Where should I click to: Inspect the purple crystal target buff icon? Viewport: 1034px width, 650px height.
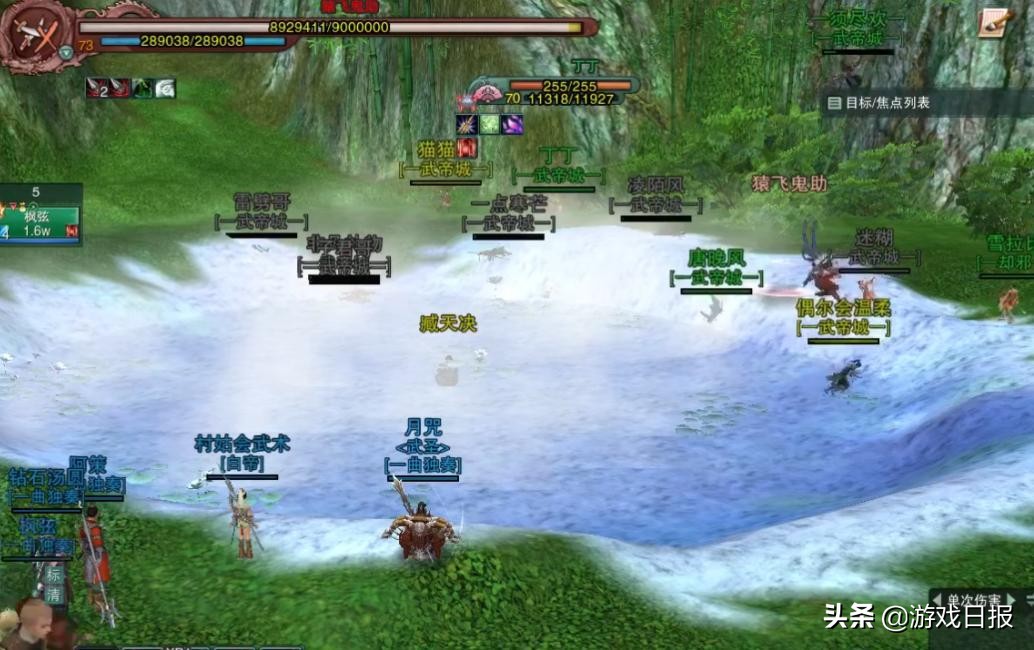coord(512,125)
